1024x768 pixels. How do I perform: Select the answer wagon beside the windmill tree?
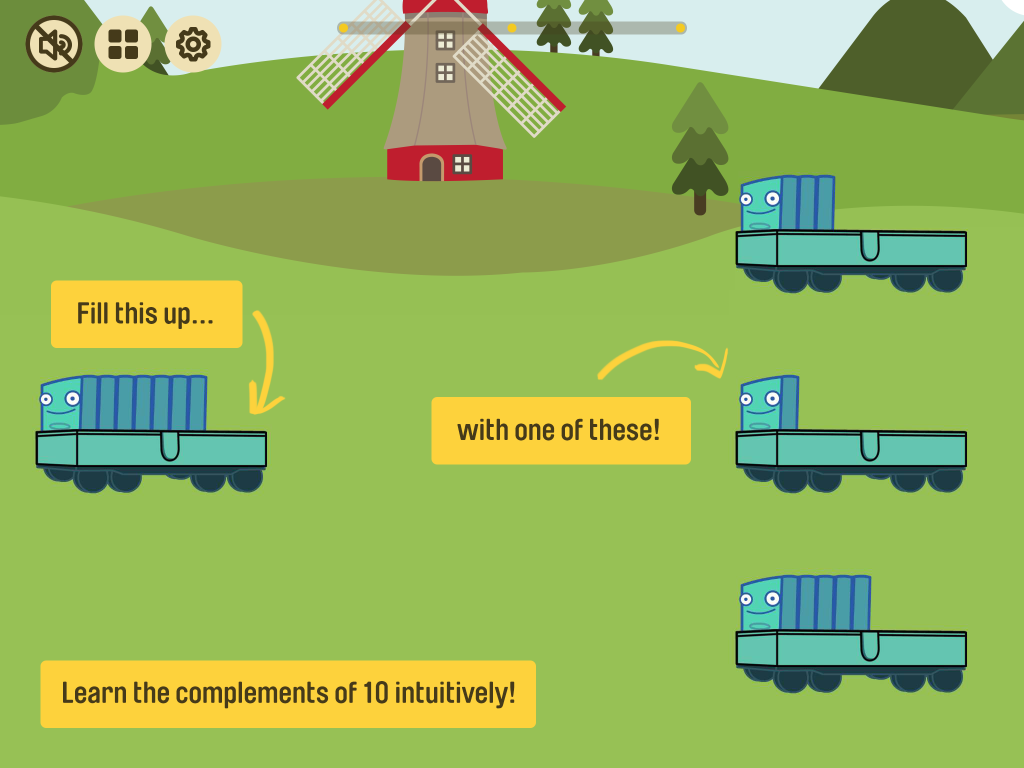pyautogui.click(x=850, y=236)
